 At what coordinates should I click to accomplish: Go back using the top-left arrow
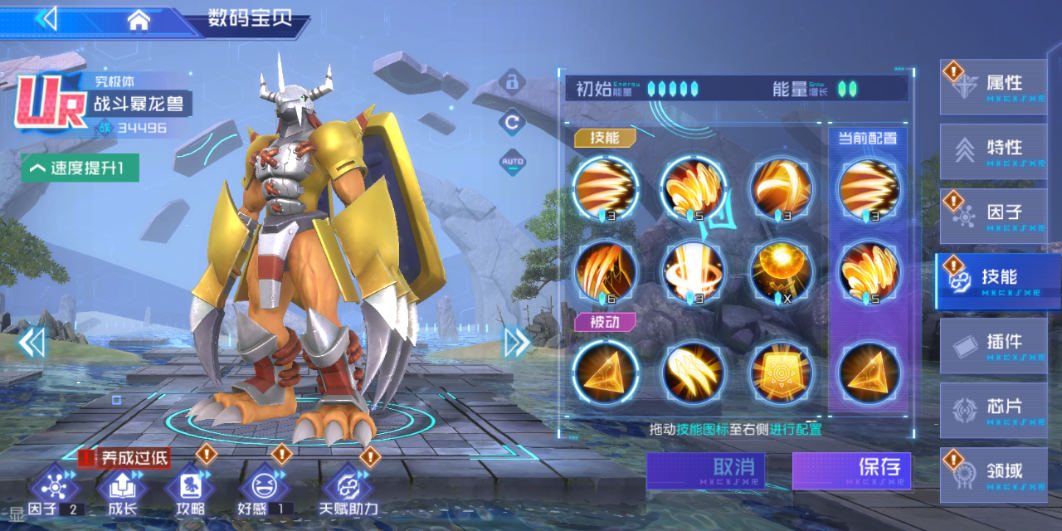46,18
